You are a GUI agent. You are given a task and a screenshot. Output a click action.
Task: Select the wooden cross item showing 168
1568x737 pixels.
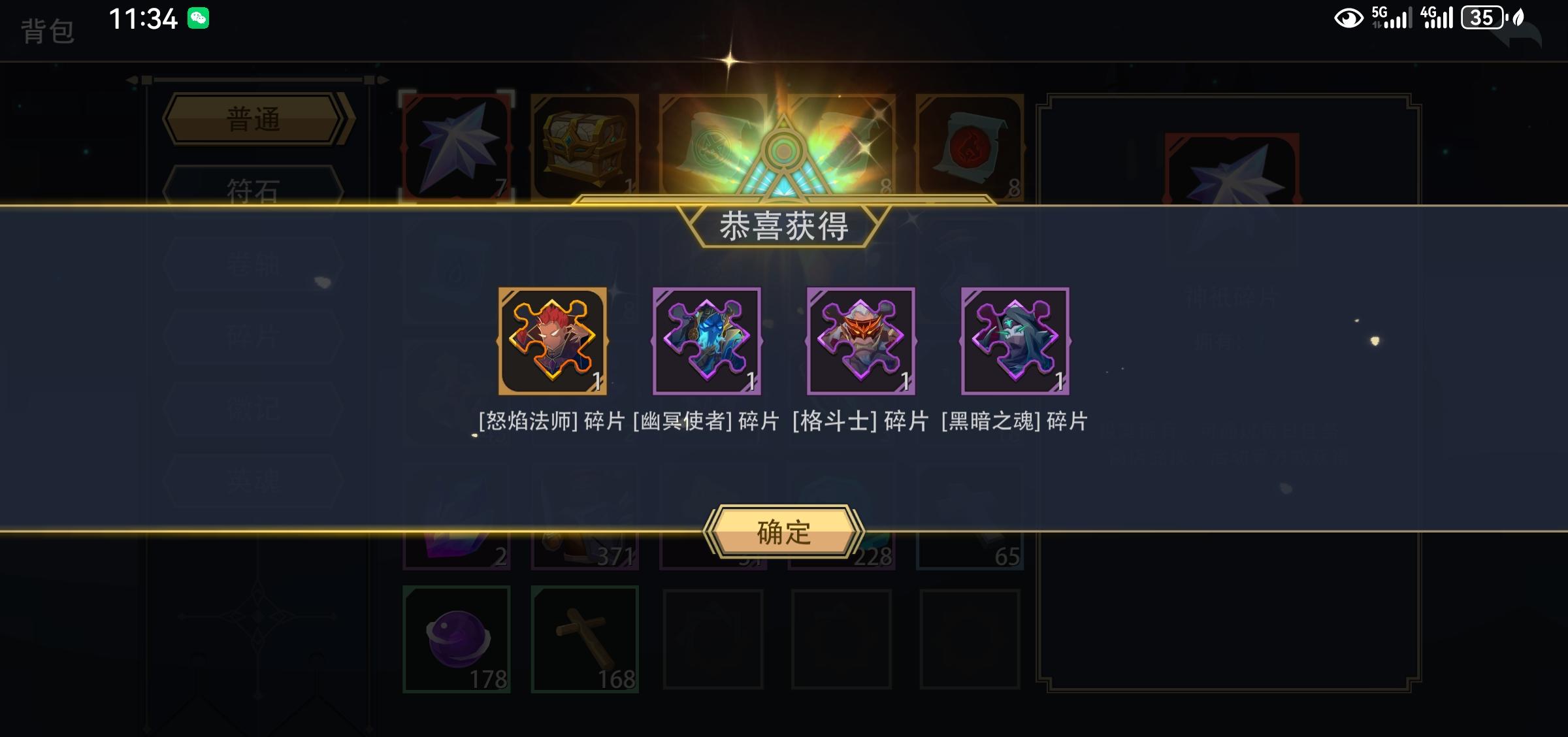click(587, 637)
